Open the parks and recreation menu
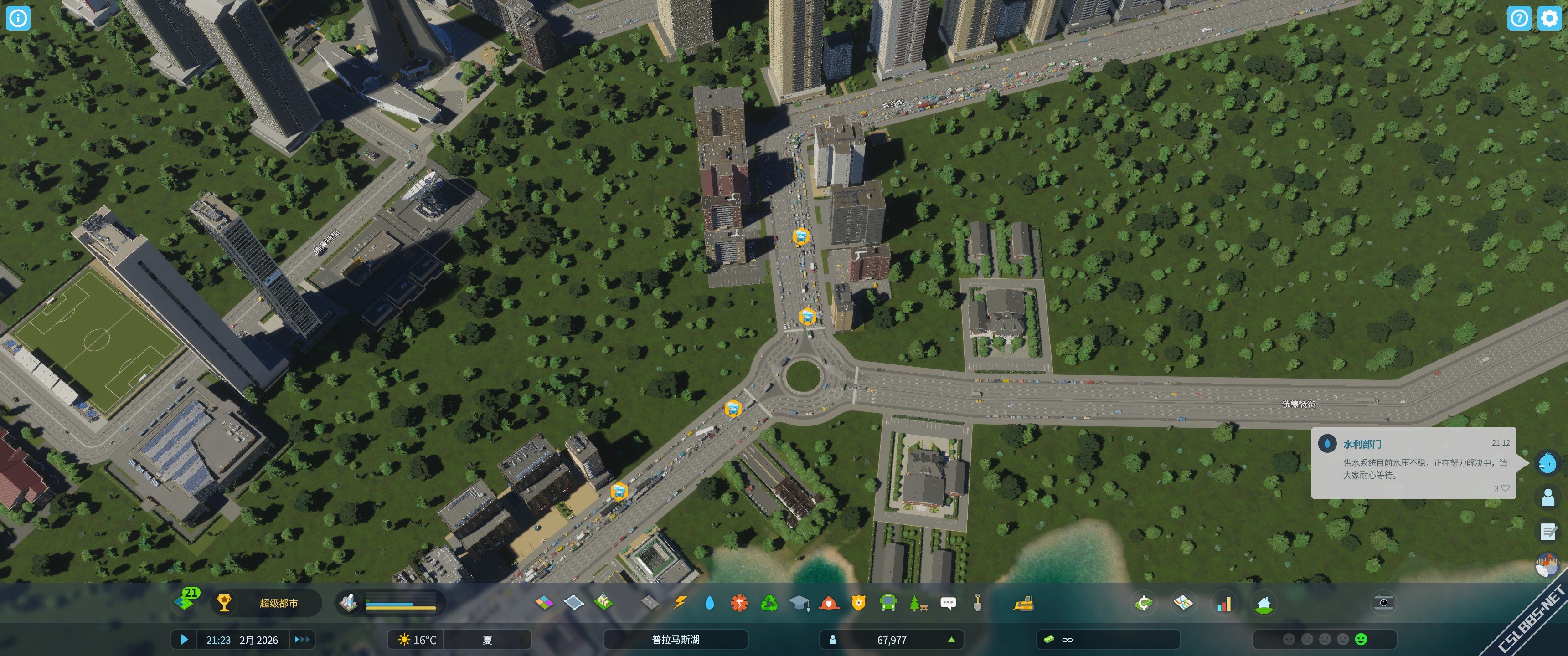 [x=917, y=603]
